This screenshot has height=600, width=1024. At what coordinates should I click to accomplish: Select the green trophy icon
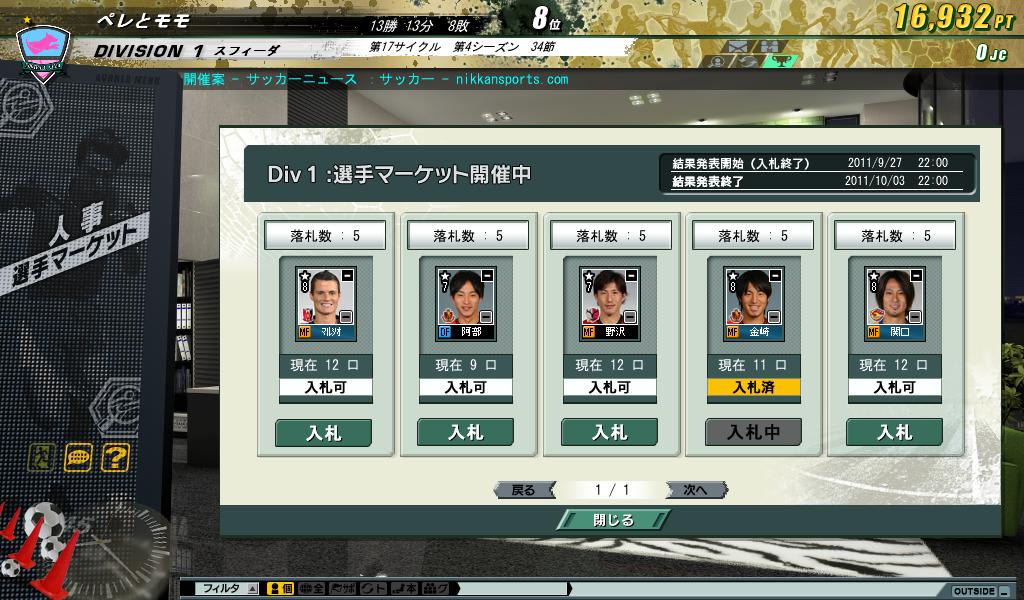tap(781, 61)
